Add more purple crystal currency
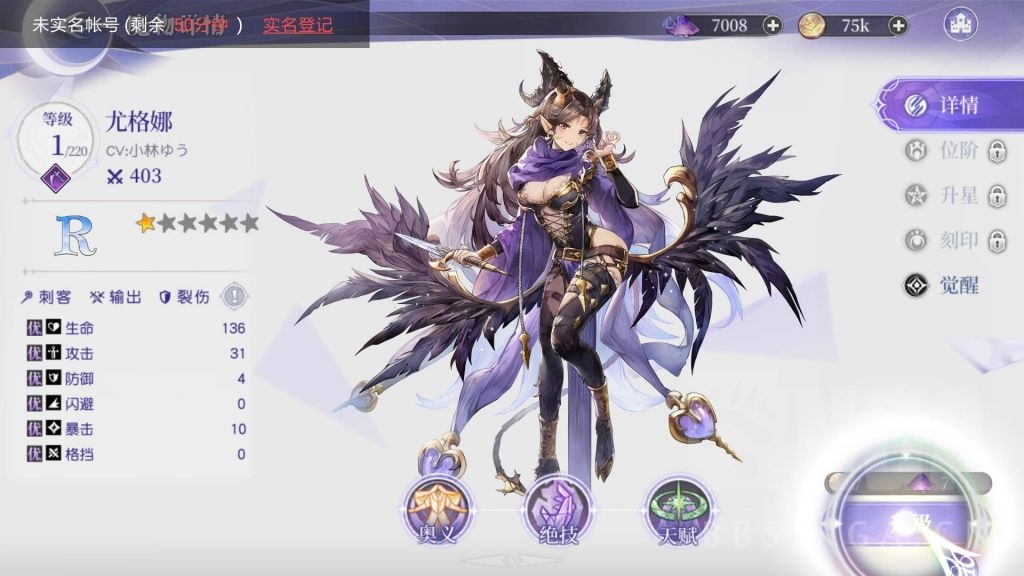 click(772, 26)
